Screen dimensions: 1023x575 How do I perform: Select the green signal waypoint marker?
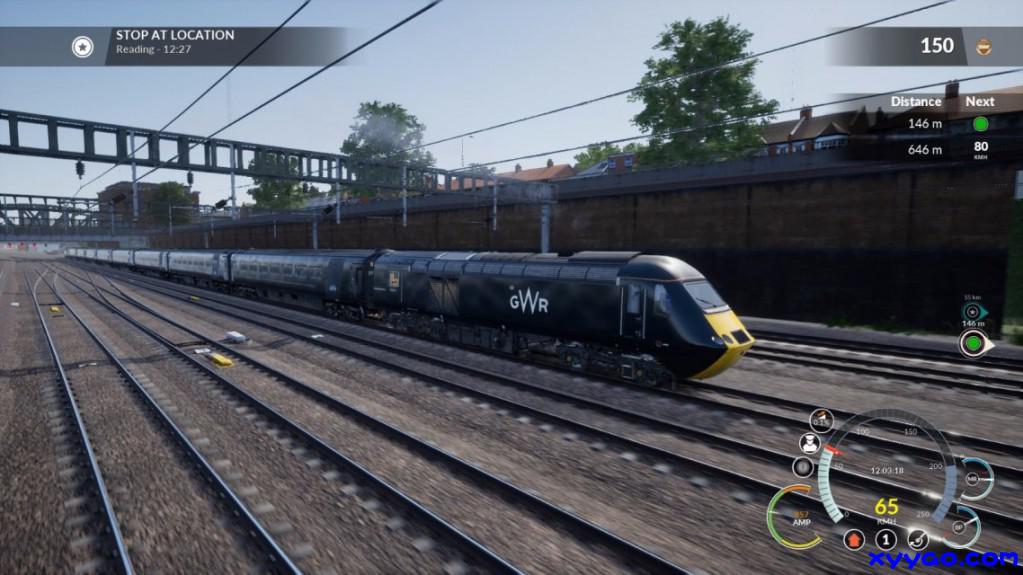(x=973, y=344)
